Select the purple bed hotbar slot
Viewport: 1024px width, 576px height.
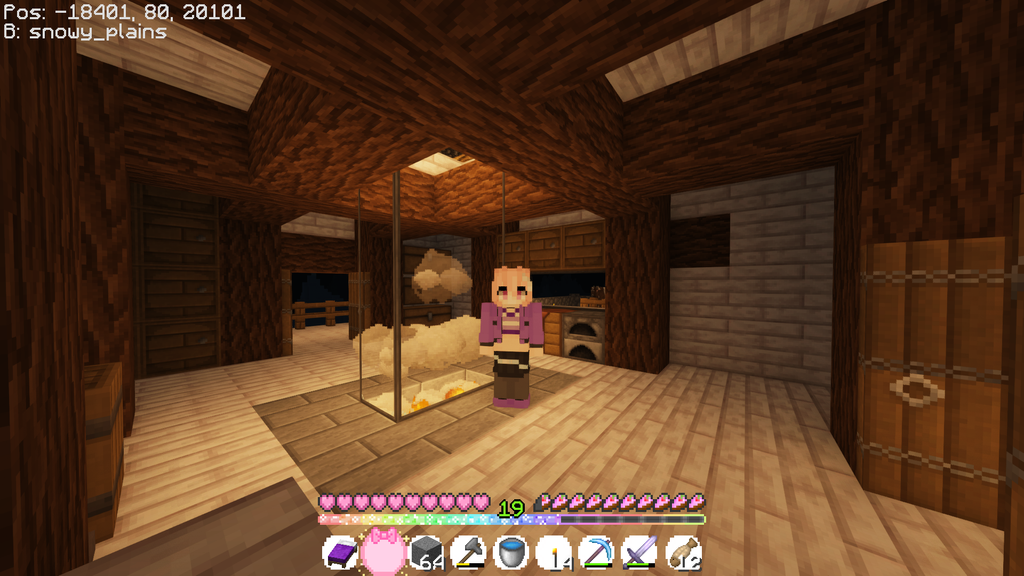click(340, 552)
